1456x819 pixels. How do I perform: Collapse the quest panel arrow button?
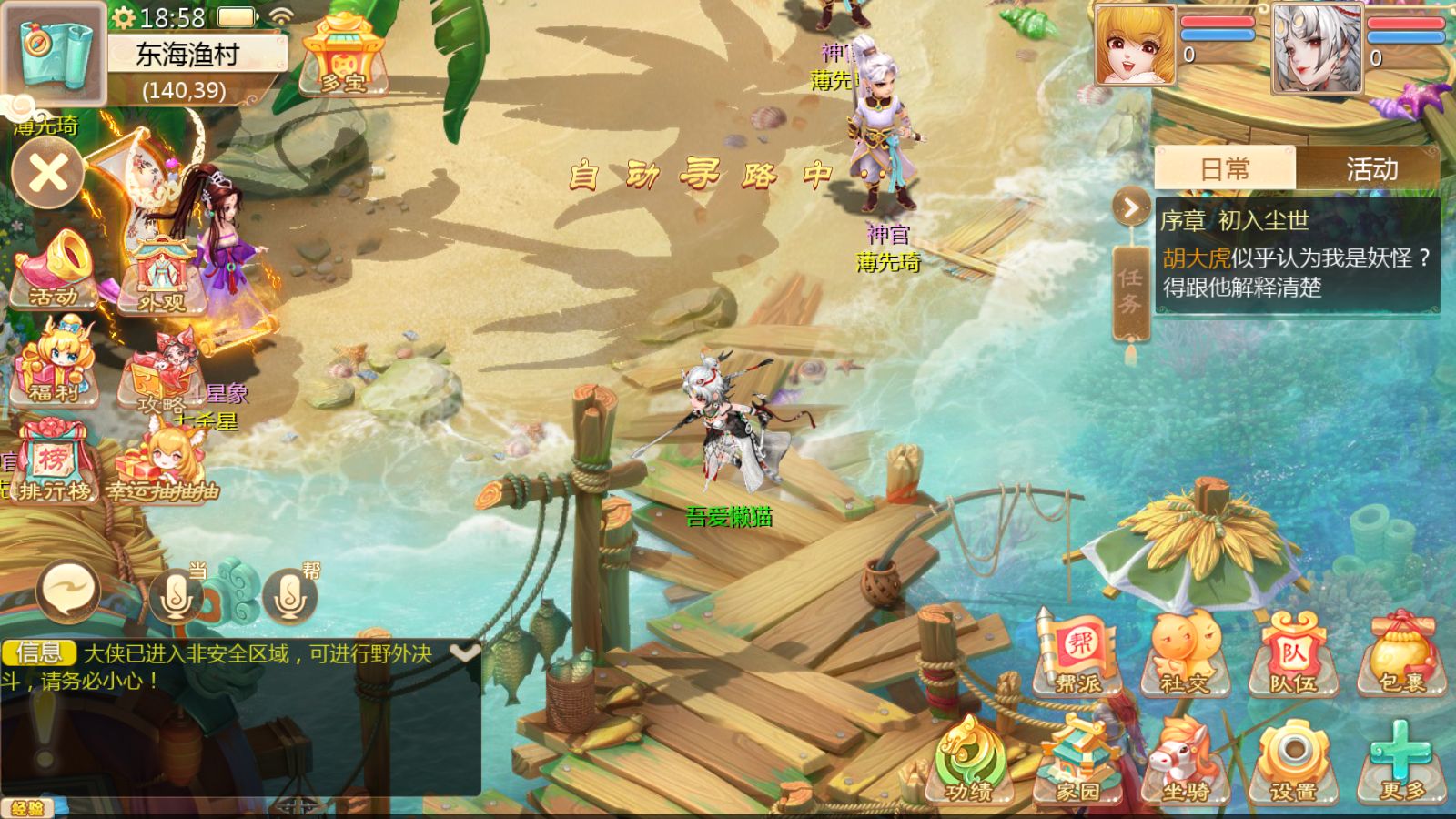[1131, 208]
